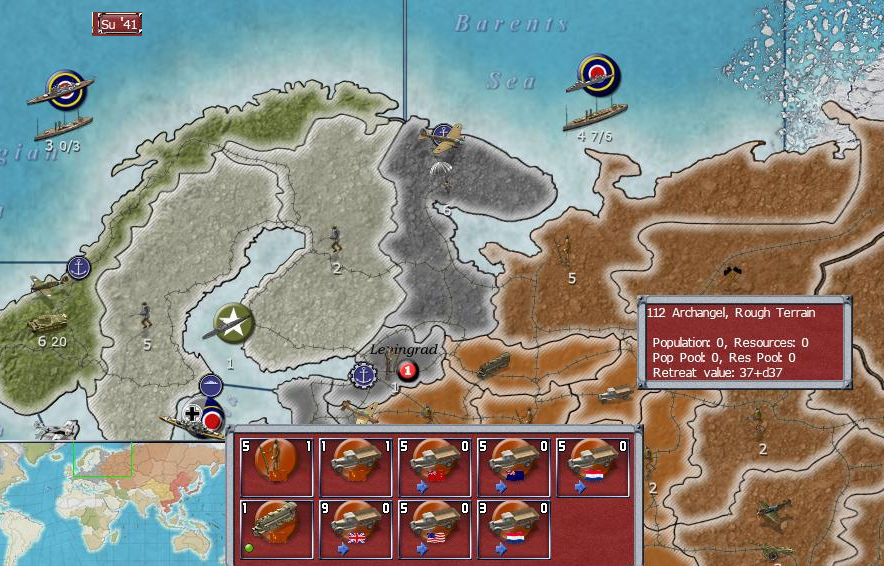Pick the truck card with the blue ensign flag

511,466
